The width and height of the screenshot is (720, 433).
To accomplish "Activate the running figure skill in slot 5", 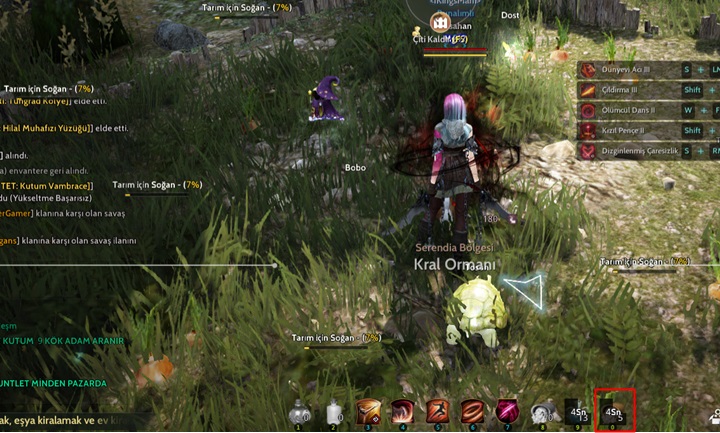I will tap(438, 411).
